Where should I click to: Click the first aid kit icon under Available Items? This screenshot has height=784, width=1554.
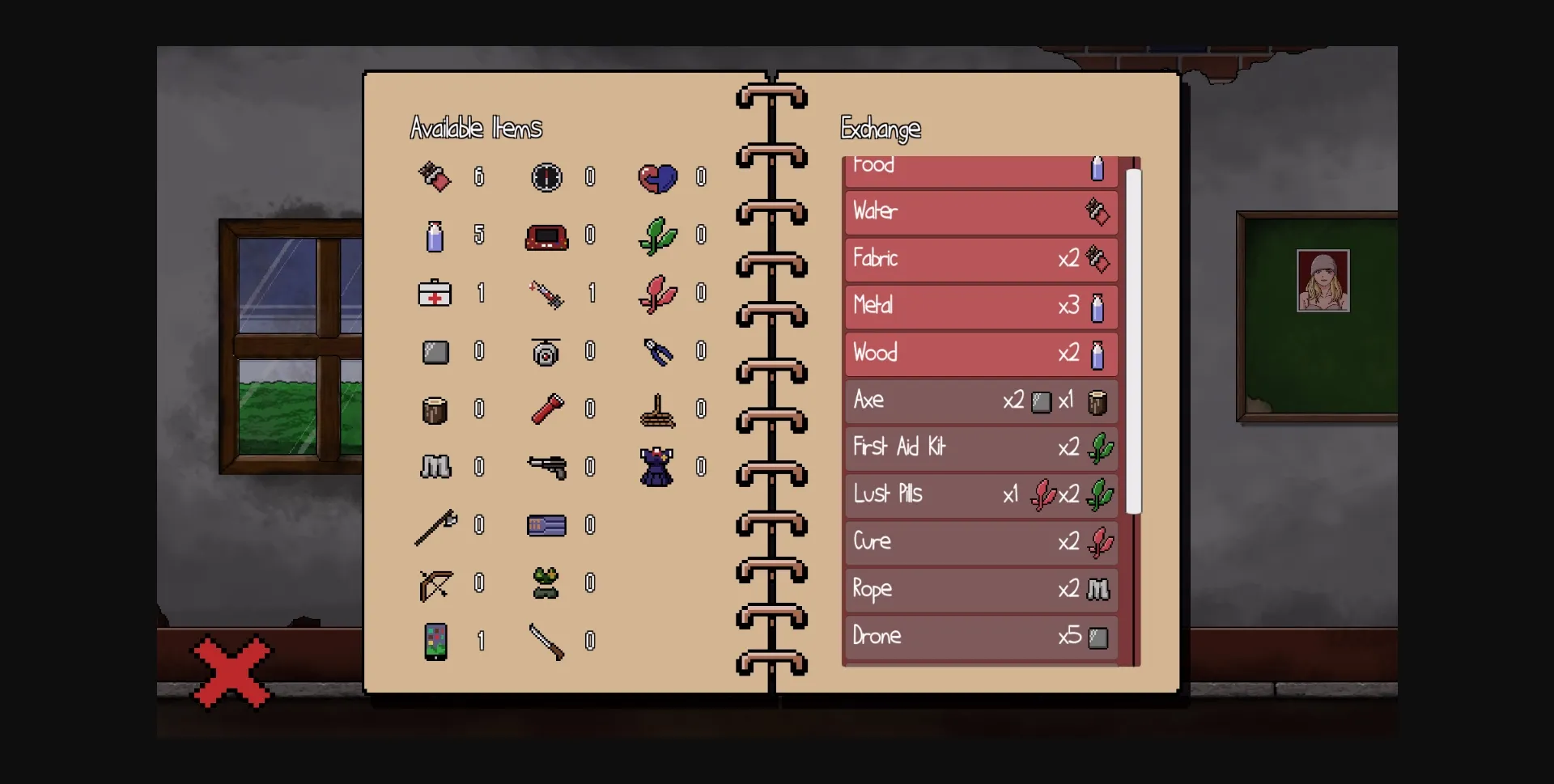(x=435, y=295)
